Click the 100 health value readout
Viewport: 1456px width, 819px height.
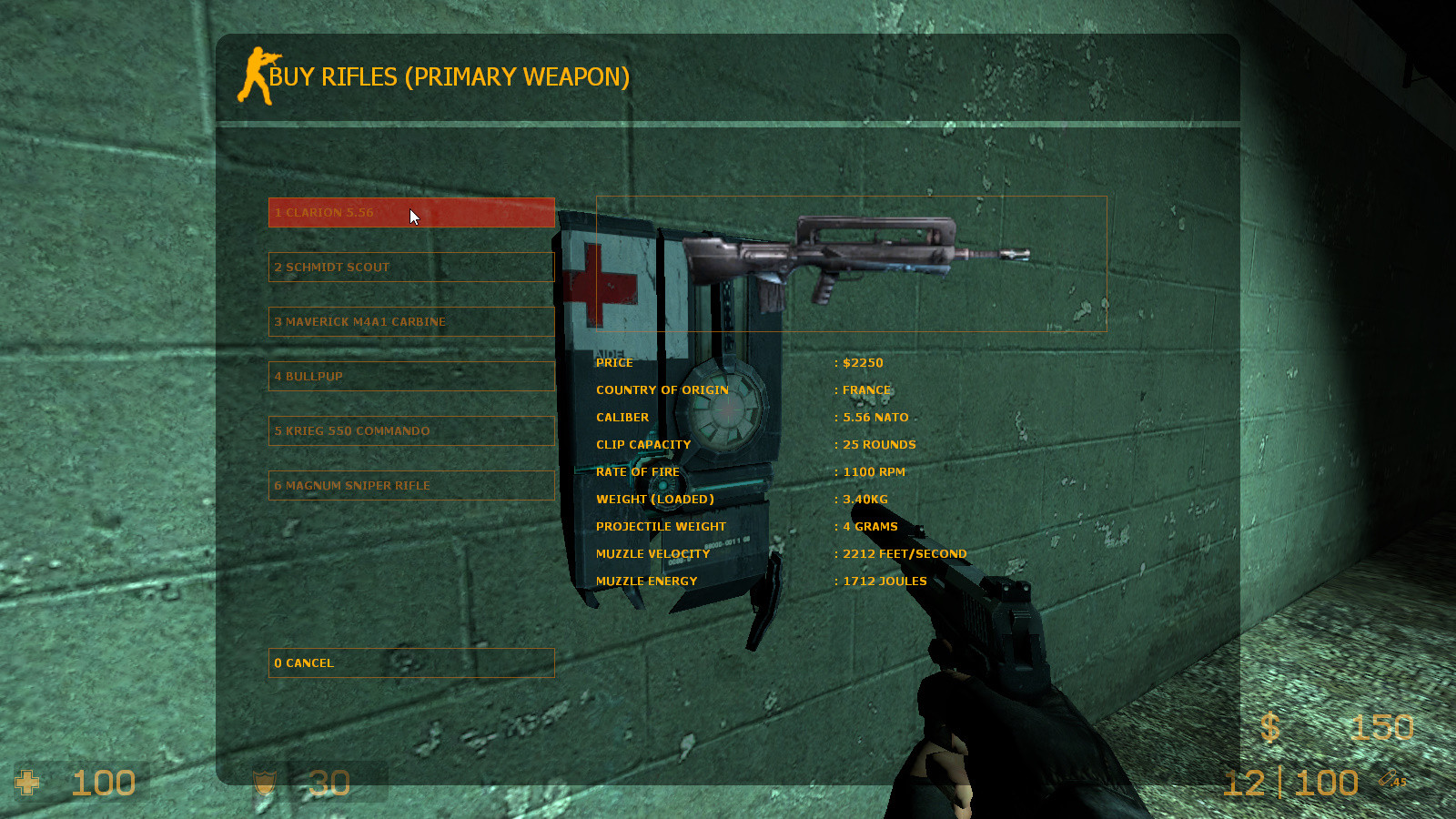(x=103, y=781)
